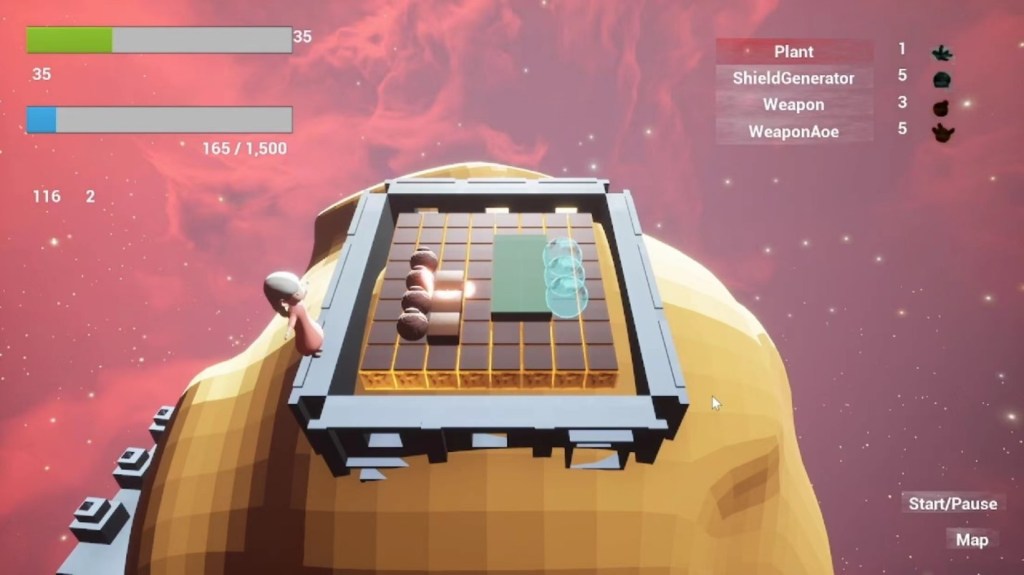Open the Map
This screenshot has height=575, width=1024.
coord(971,540)
